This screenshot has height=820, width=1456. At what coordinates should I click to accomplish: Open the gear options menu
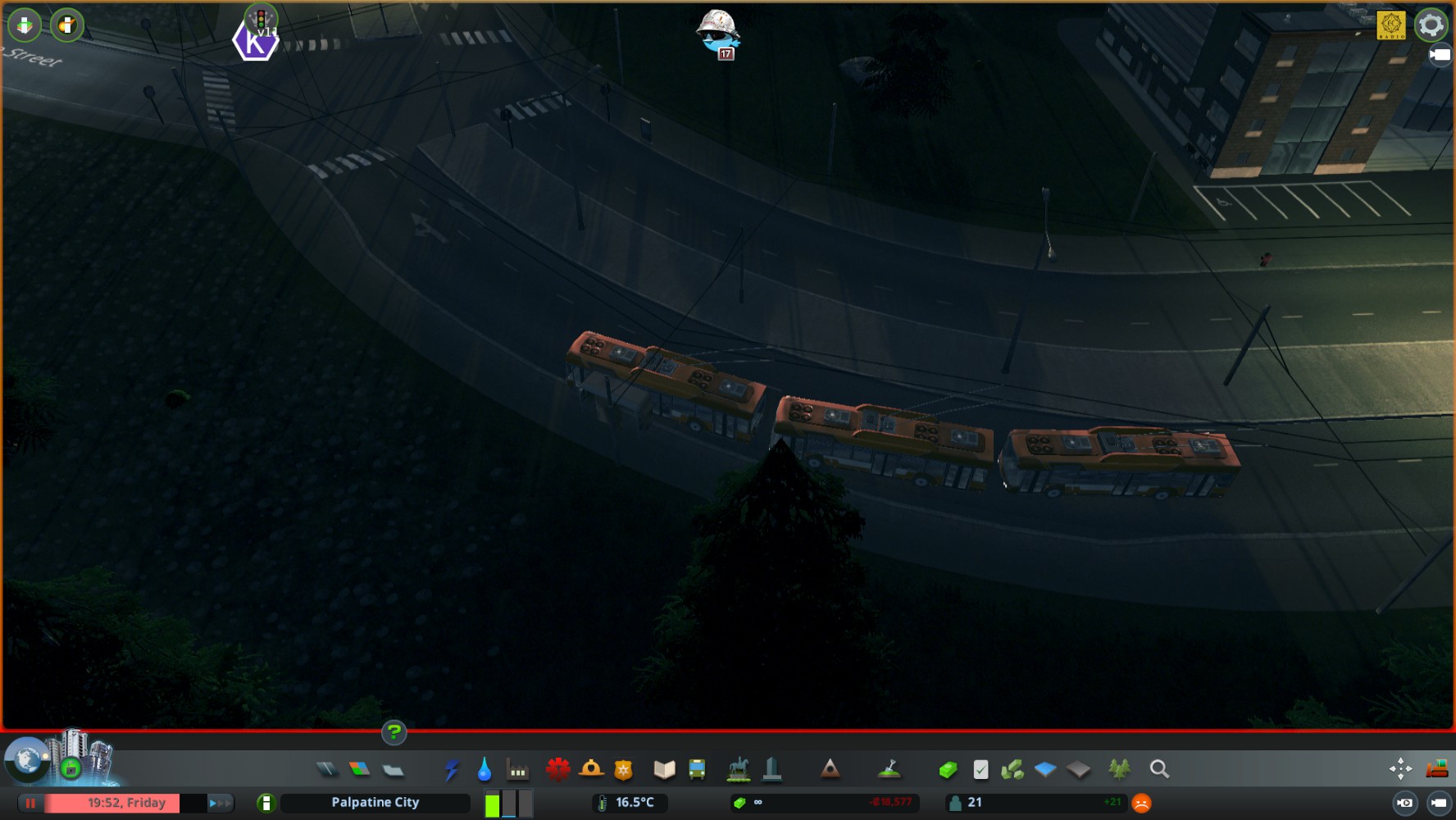[x=1431, y=25]
